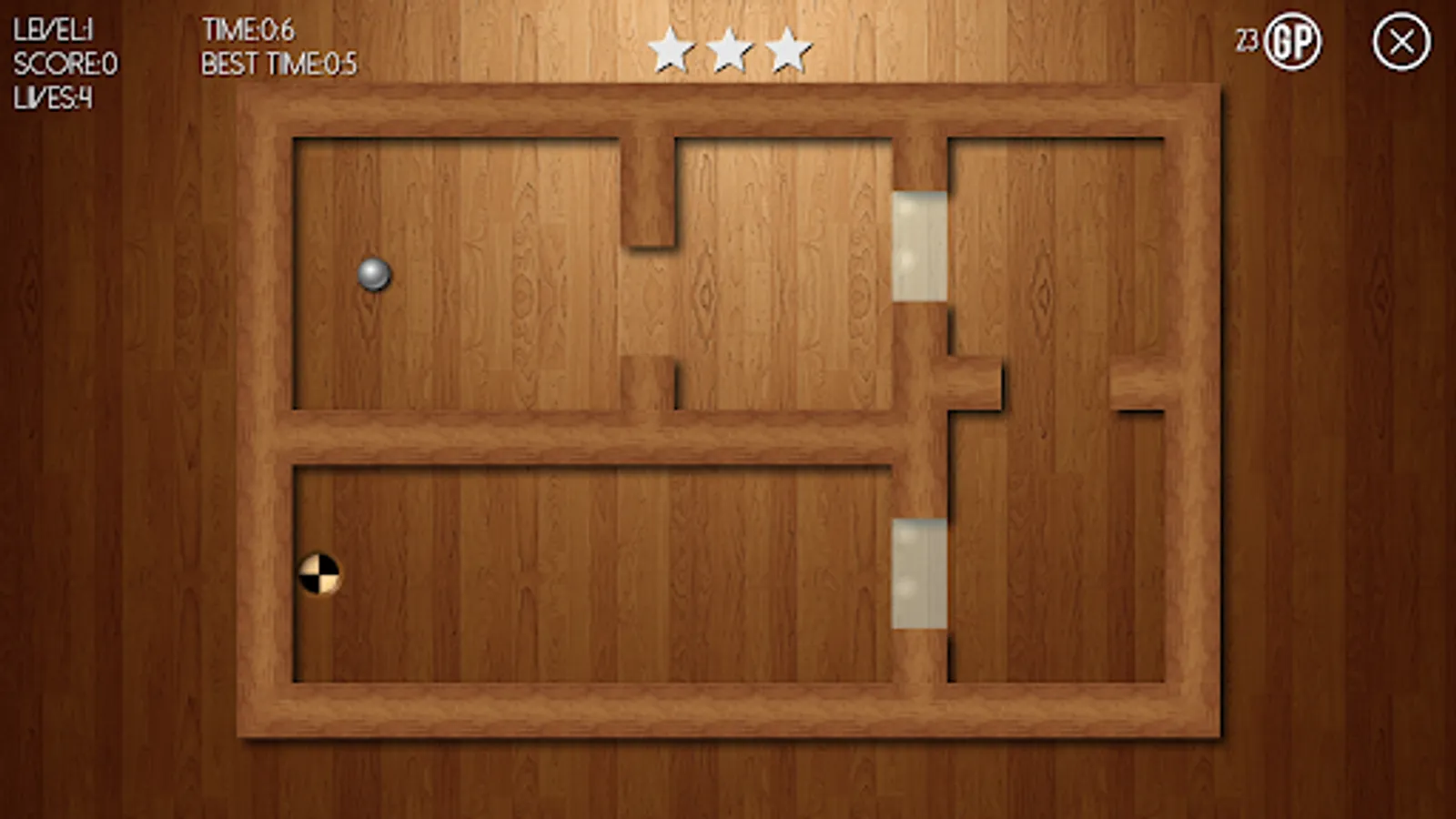Expand the BEST TIME:0.5 display
Screen dimensions: 1456x819
coord(278,64)
